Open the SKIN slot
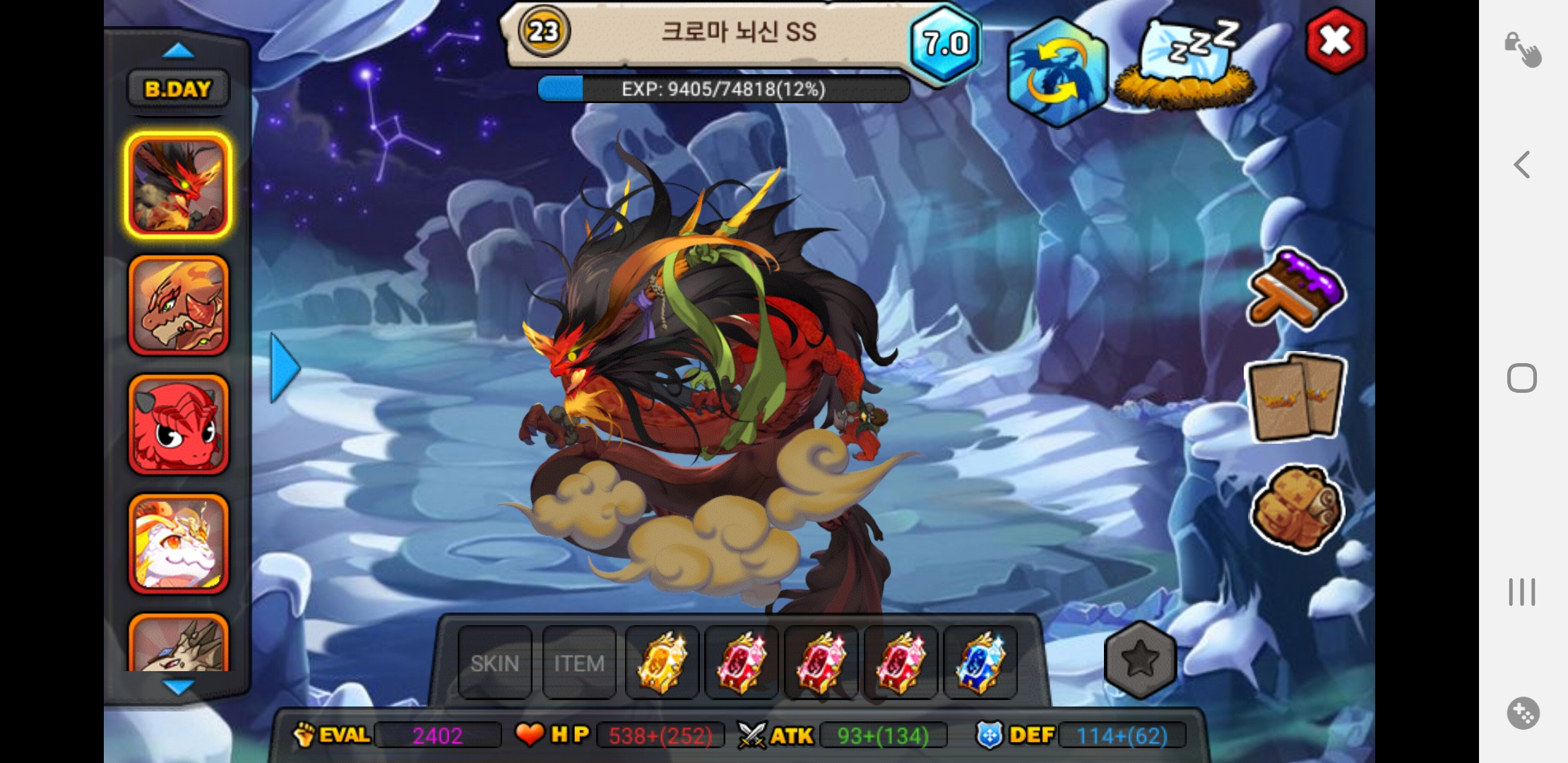The image size is (1568, 763). point(494,663)
